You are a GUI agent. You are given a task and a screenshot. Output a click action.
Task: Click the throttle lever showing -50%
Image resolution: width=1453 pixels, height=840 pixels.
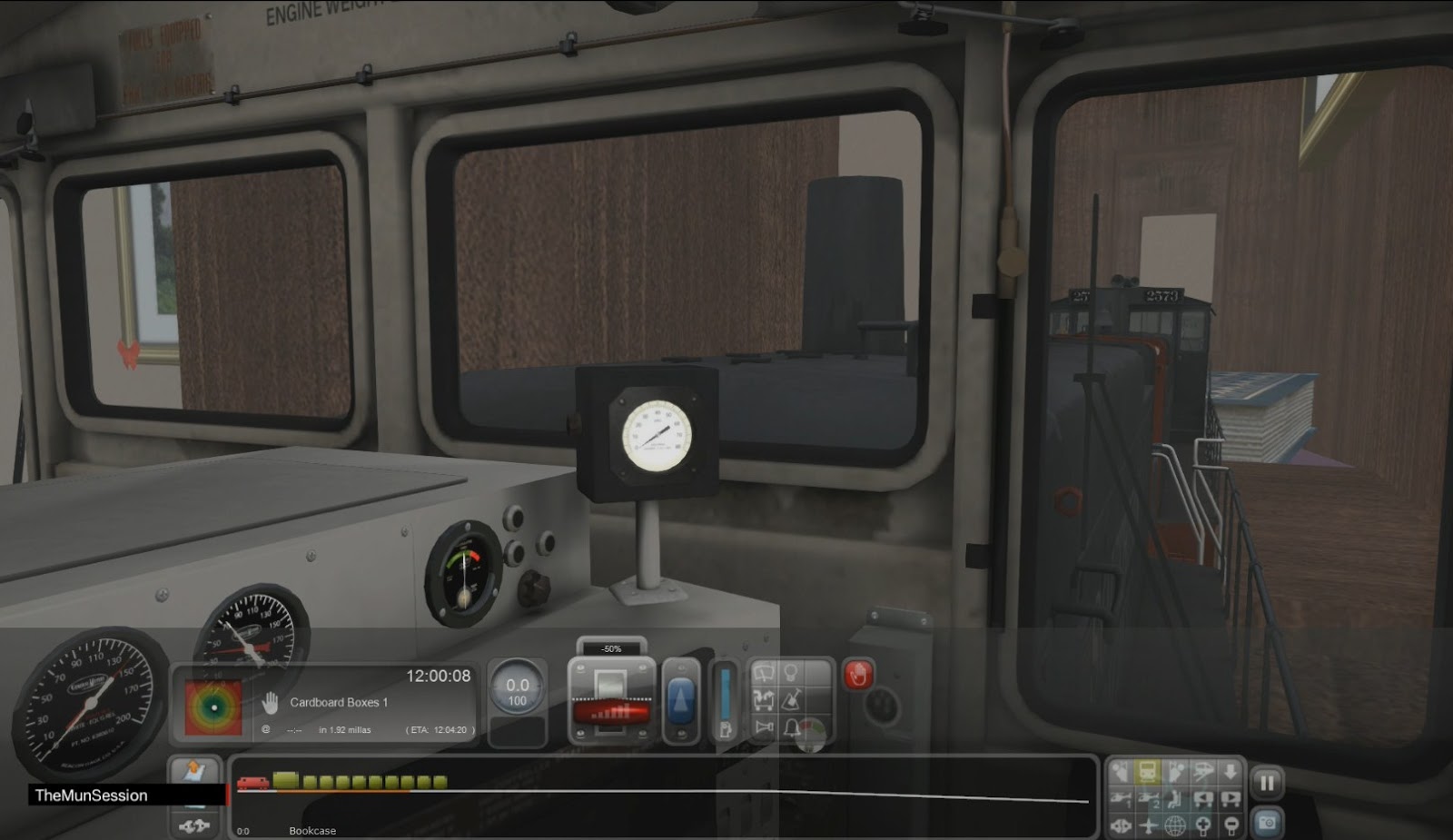point(610,699)
